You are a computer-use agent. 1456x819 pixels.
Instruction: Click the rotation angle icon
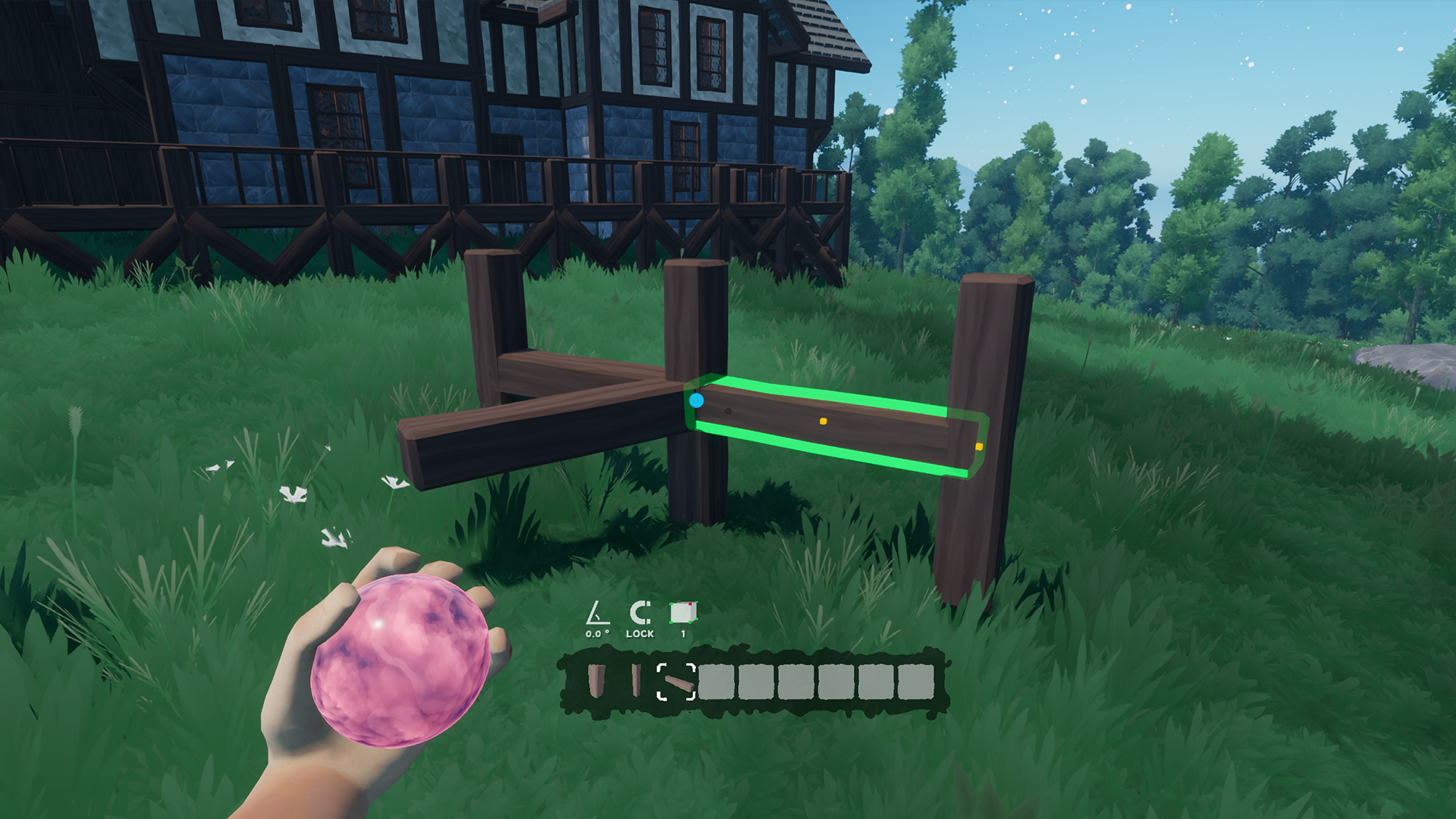coord(598,613)
